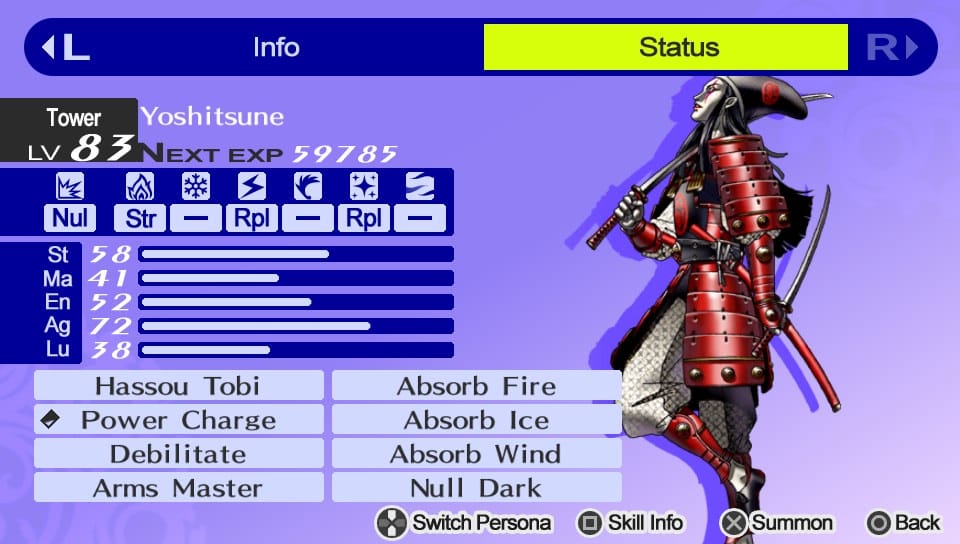Choose the Absorb Fire skill
The image size is (960, 544).
pos(476,386)
